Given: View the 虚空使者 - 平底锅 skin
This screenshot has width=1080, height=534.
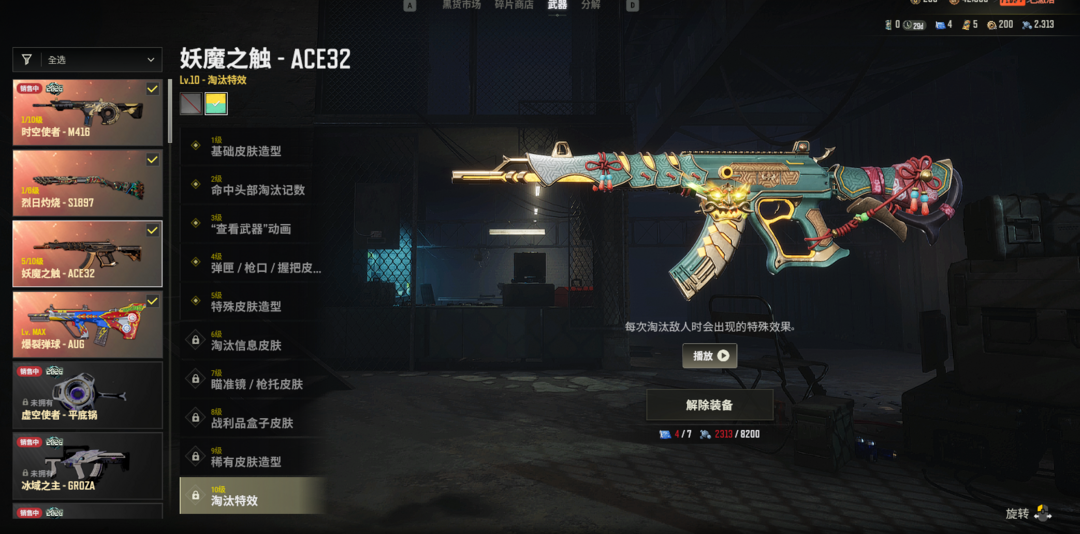Looking at the screenshot, I should click(87, 395).
